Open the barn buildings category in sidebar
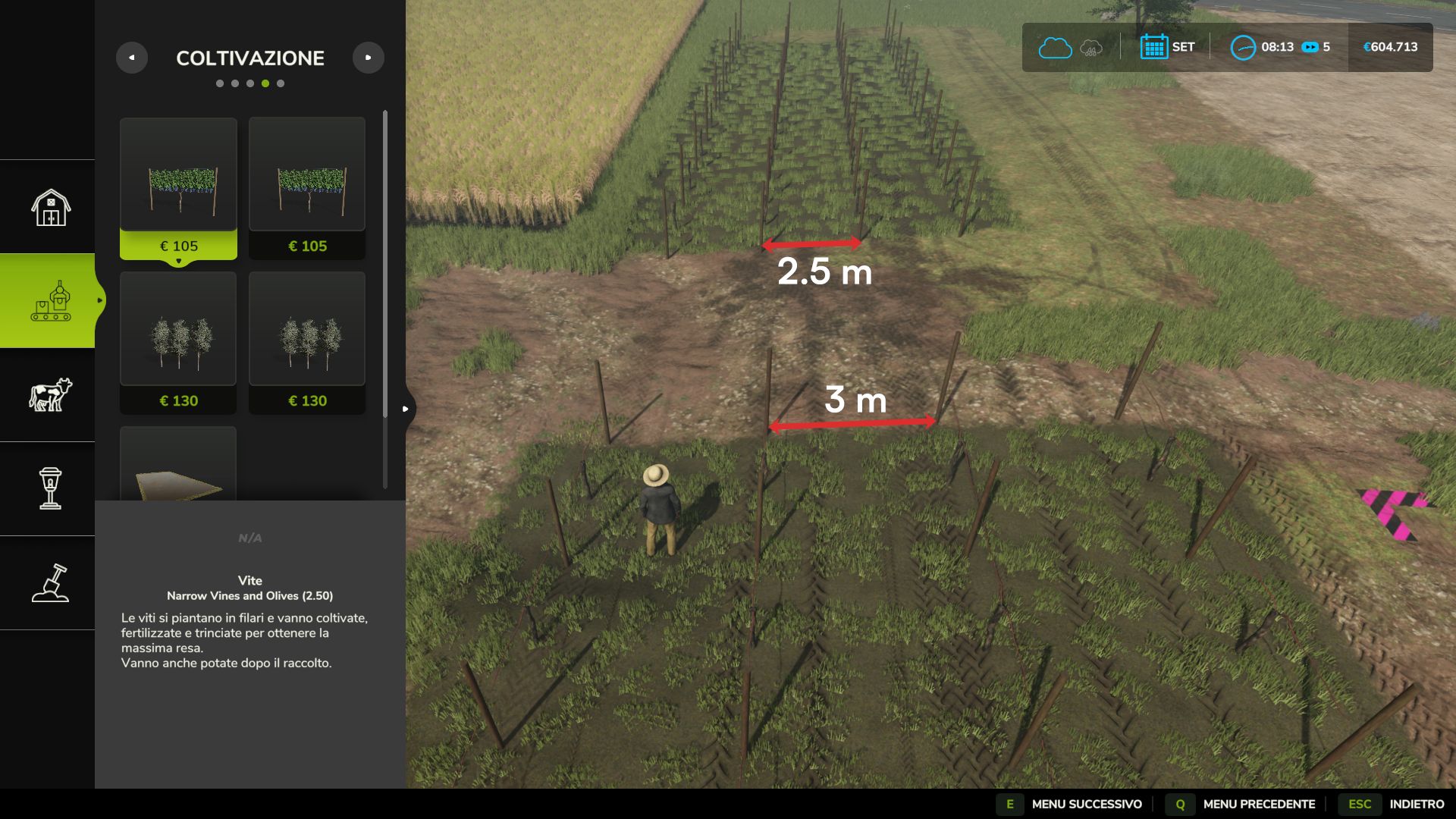This screenshot has width=1456, height=819. tap(48, 206)
